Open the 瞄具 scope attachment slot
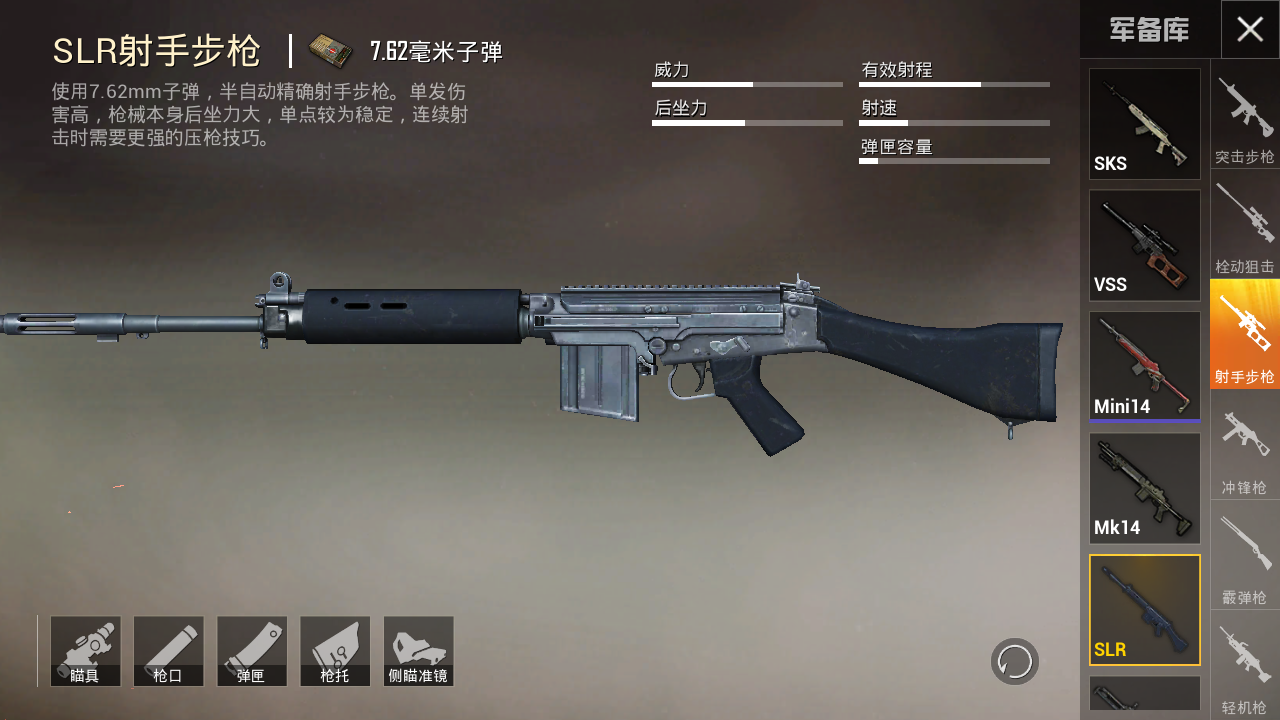1280x720 pixels. click(x=85, y=651)
